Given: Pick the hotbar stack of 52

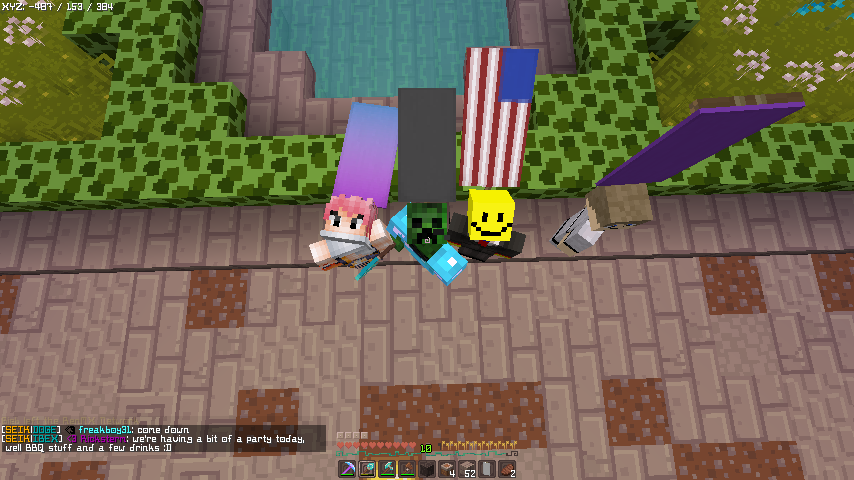Looking at the screenshot, I should click(467, 469).
